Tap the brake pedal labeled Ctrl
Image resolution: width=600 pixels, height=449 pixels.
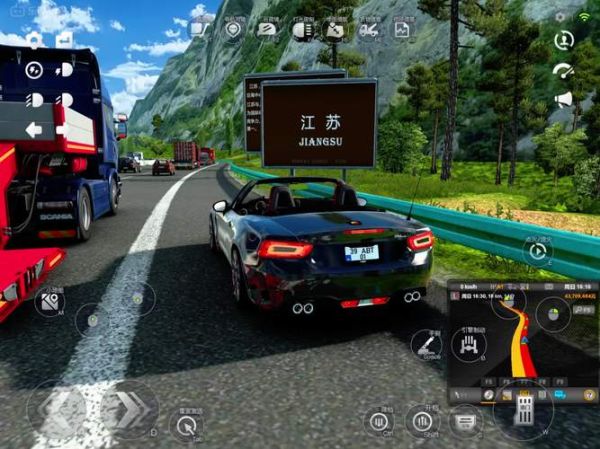pos(379,421)
